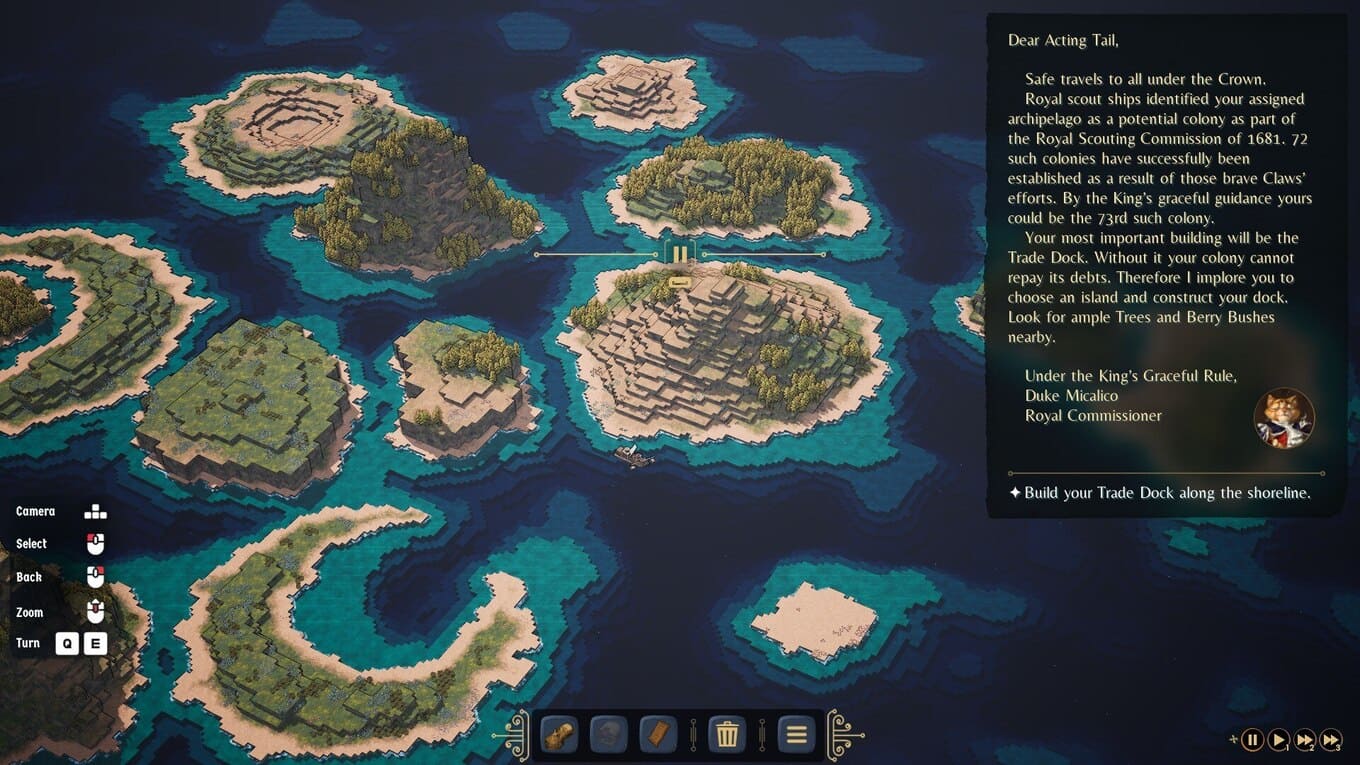
Task: Choose the greyed-out stone build icon
Action: (608, 735)
